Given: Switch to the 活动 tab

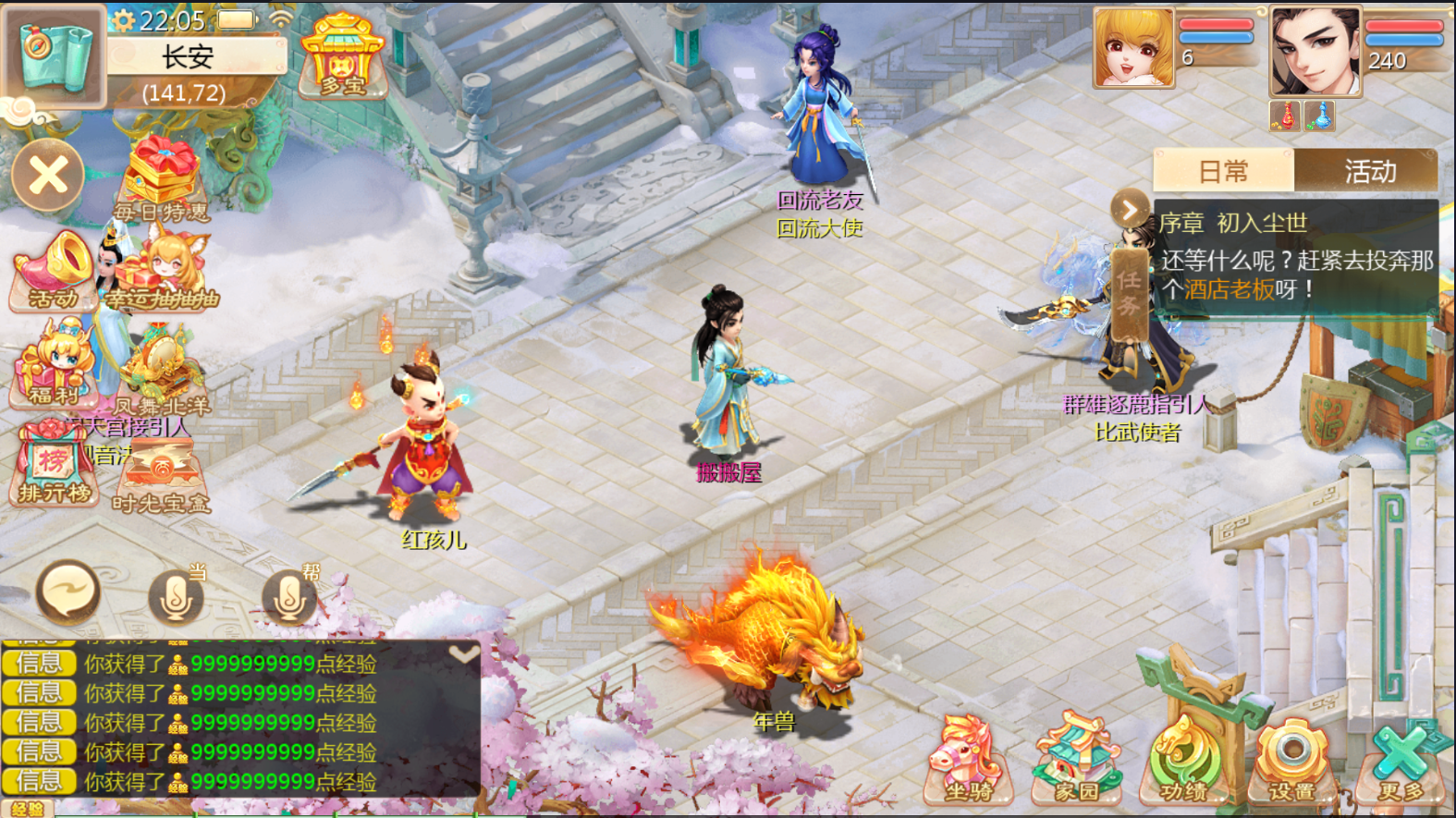Looking at the screenshot, I should coord(1369,172).
